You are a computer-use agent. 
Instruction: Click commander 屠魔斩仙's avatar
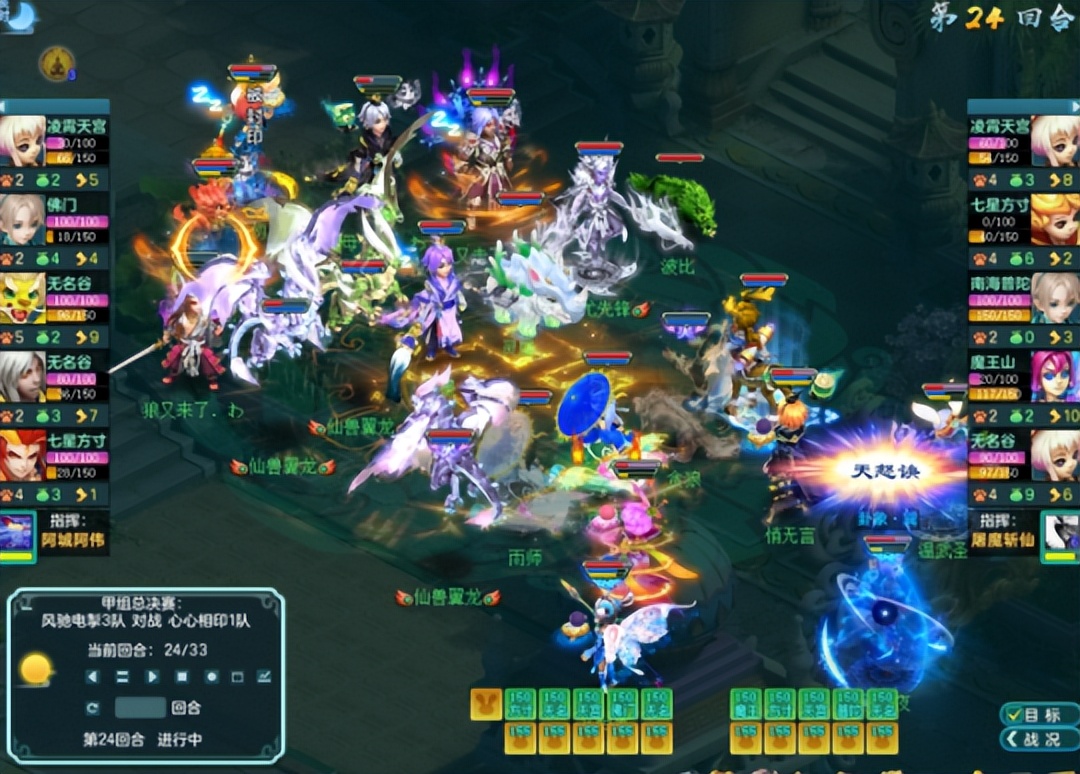[1059, 536]
